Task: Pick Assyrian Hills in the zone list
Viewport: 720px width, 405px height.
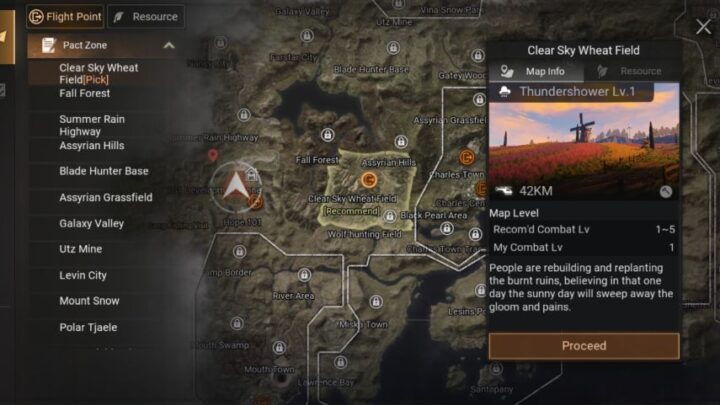Action: (91, 145)
